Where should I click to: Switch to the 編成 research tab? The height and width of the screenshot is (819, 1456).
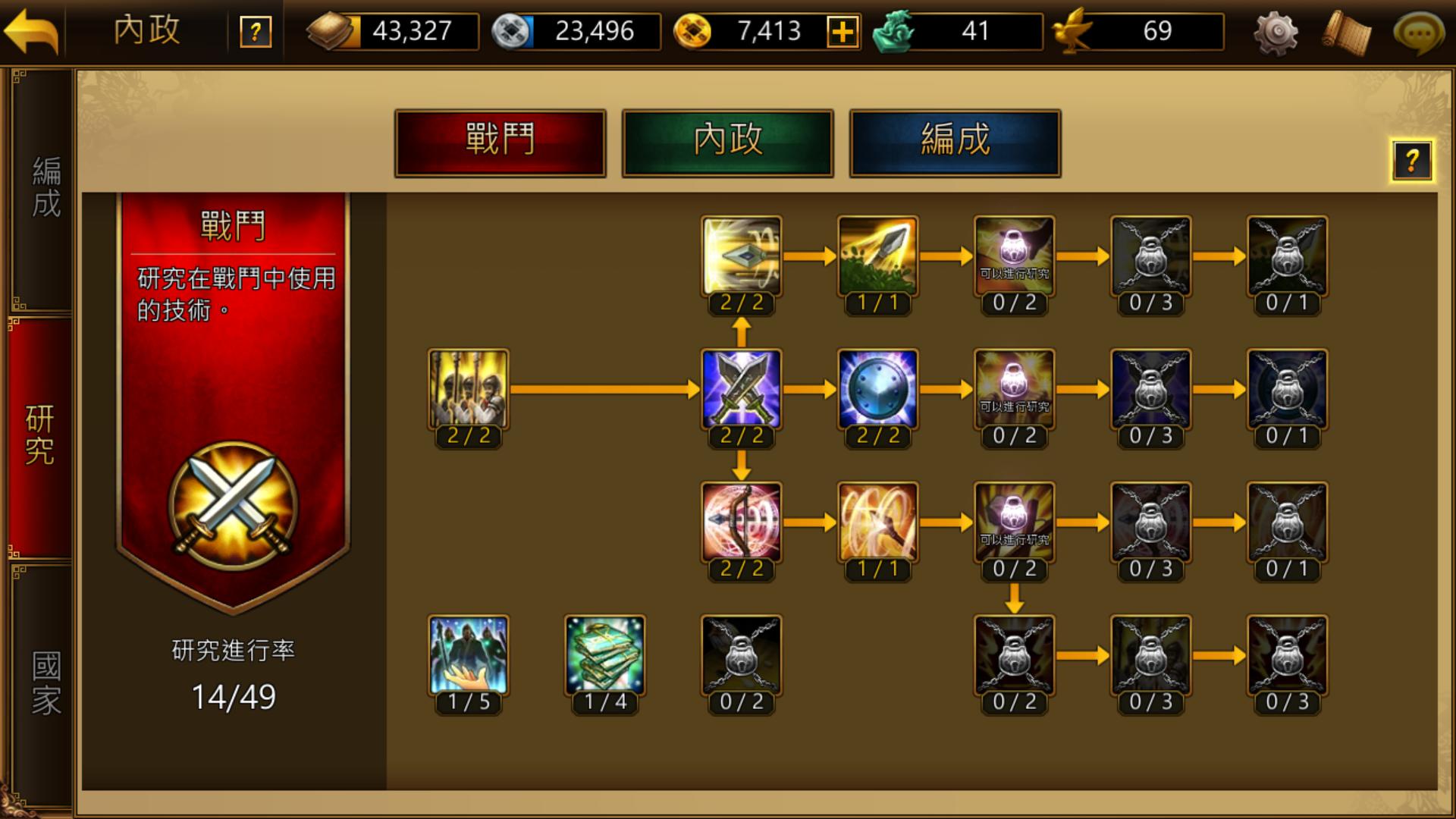(955, 143)
